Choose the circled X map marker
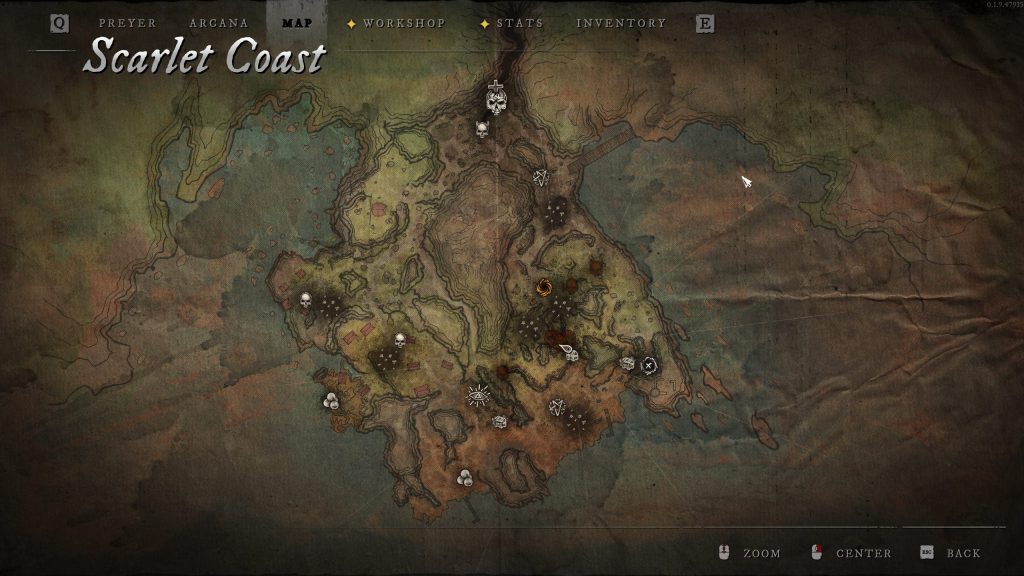This screenshot has height=576, width=1024. [x=649, y=364]
